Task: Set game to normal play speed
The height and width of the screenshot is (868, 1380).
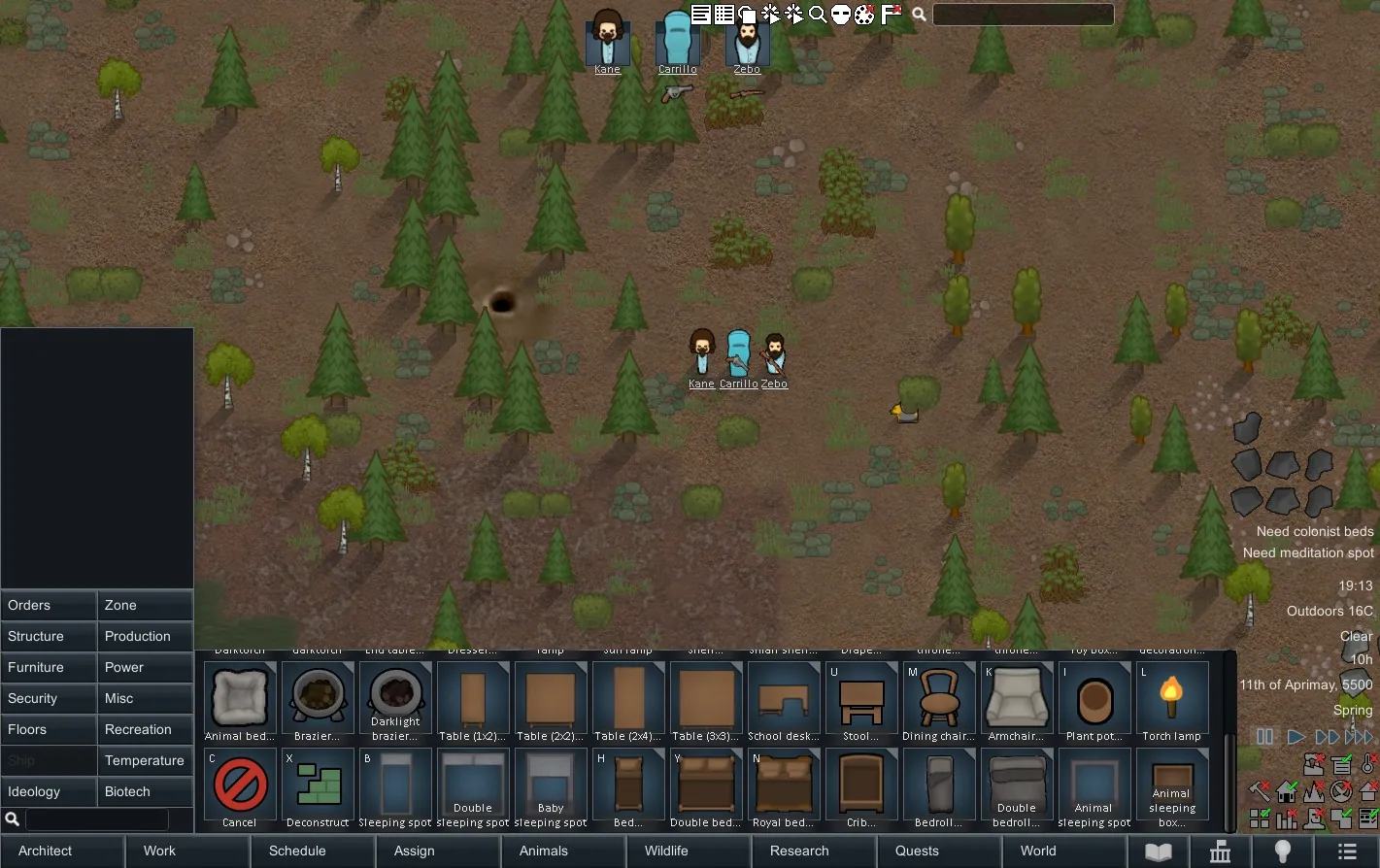Action: [x=1296, y=737]
